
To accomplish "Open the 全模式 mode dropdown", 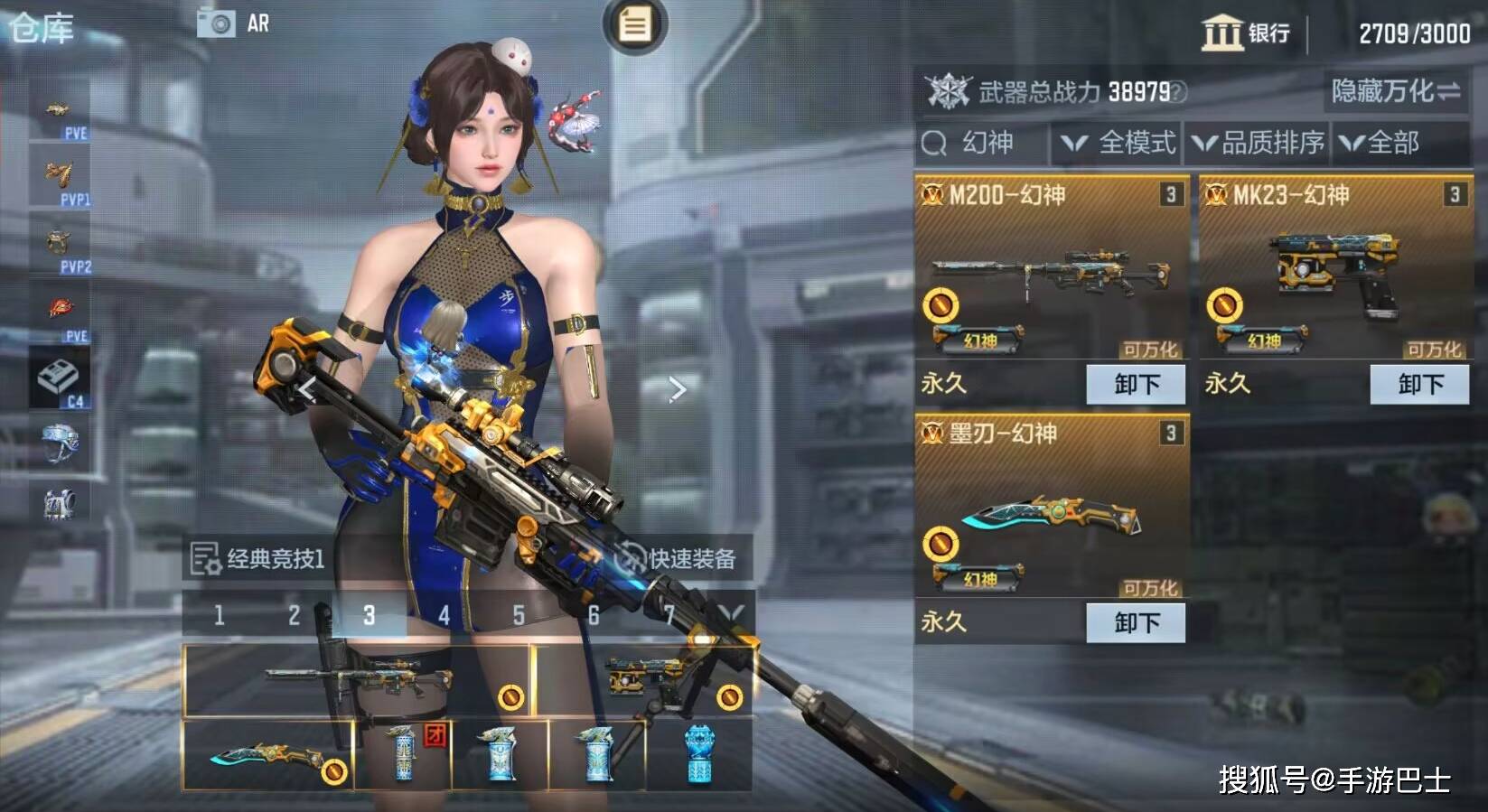I will coord(1118,143).
